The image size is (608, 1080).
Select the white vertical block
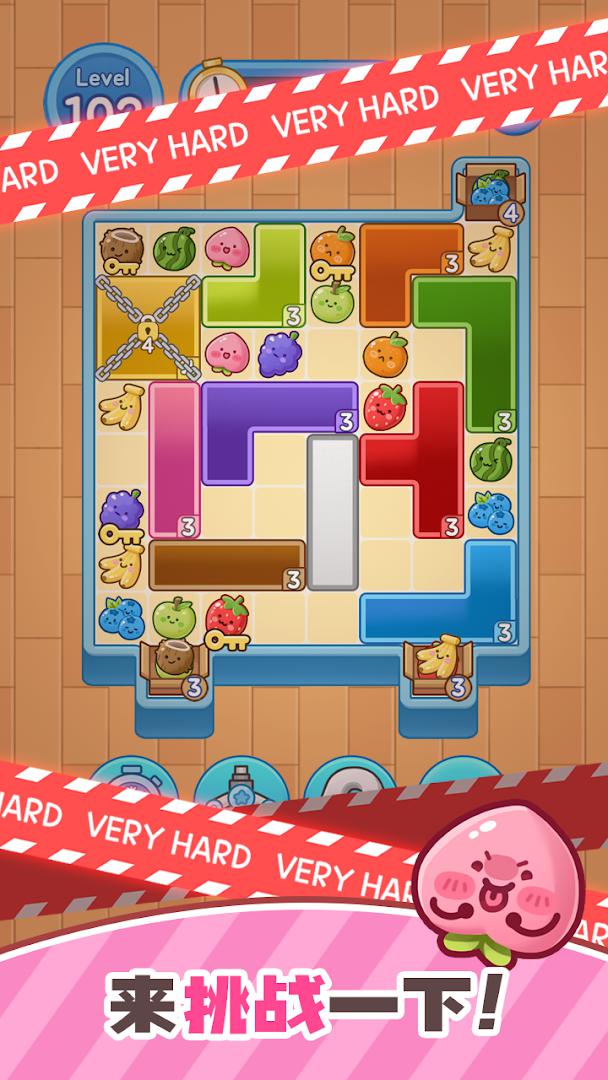332,510
